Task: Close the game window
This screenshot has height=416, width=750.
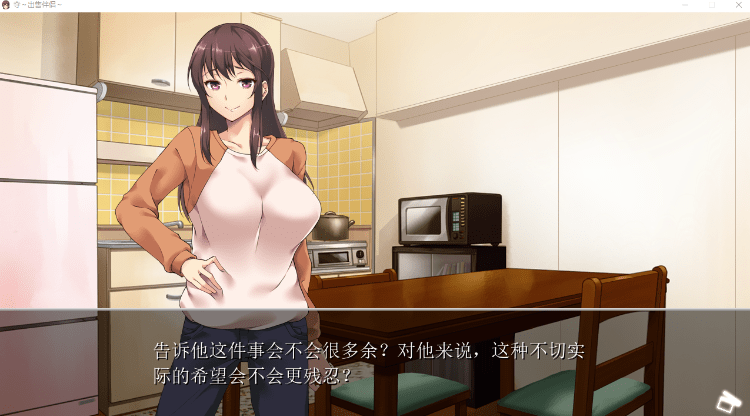Action: point(738,5)
